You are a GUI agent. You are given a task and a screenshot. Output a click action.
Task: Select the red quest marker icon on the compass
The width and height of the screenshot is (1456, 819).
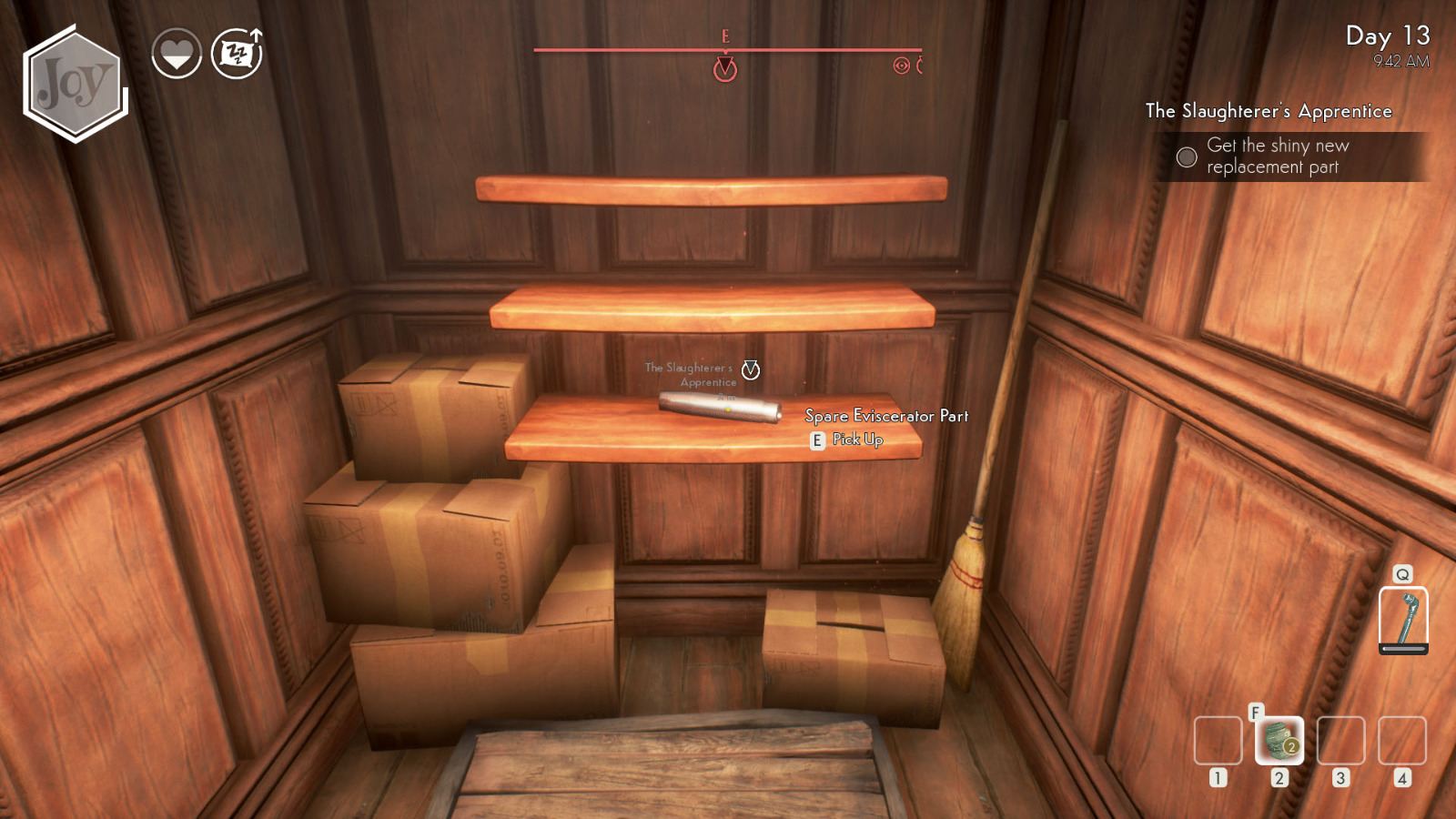coord(724,67)
